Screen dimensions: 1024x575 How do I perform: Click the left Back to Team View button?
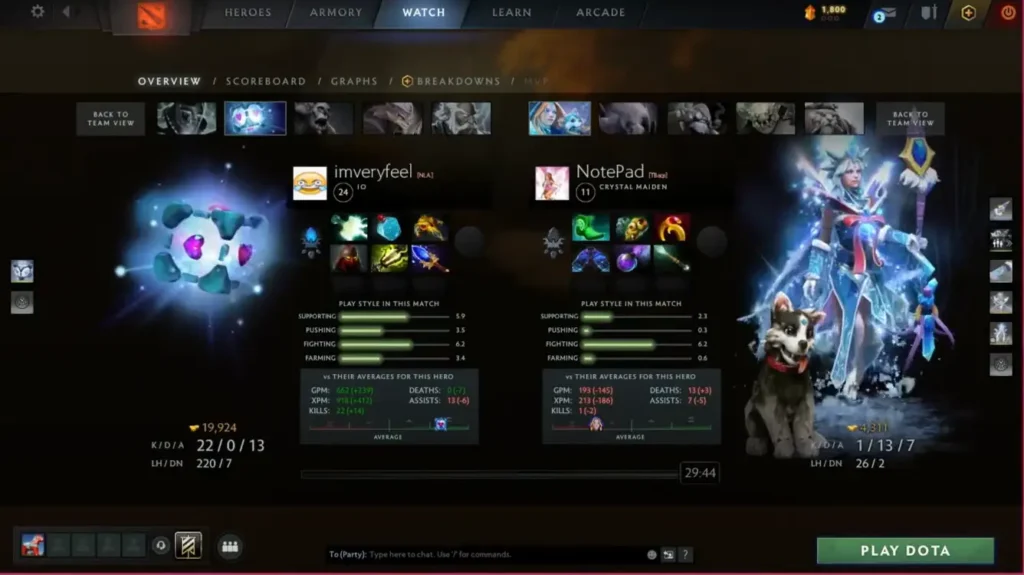(x=110, y=118)
